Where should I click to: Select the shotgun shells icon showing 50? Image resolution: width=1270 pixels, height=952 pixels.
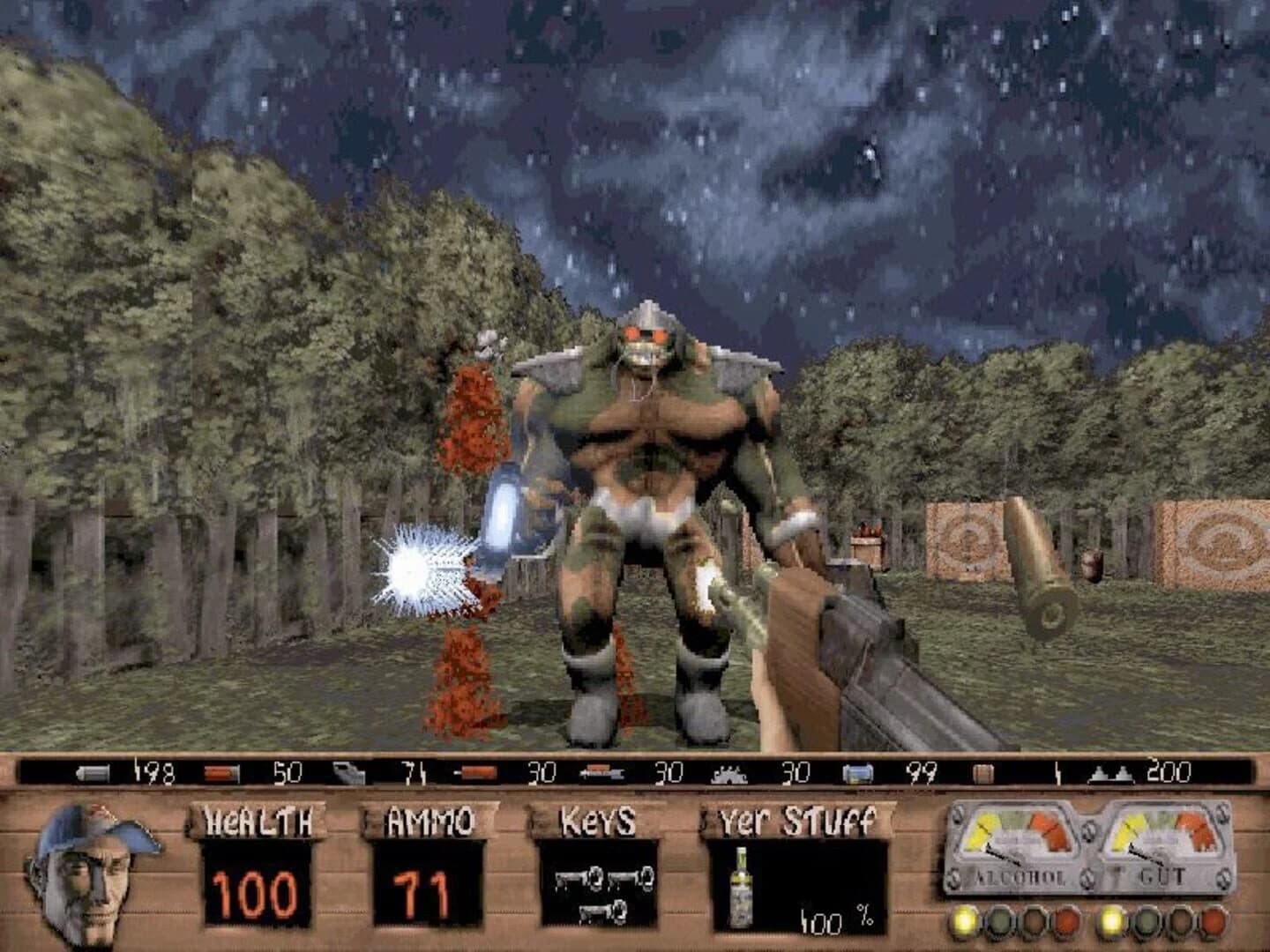point(220,771)
